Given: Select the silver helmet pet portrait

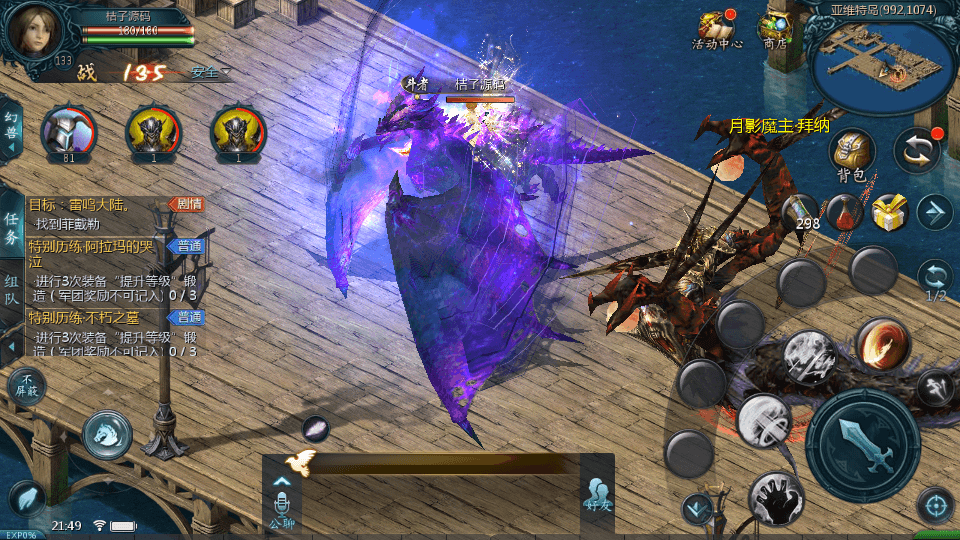Looking at the screenshot, I should (68, 132).
